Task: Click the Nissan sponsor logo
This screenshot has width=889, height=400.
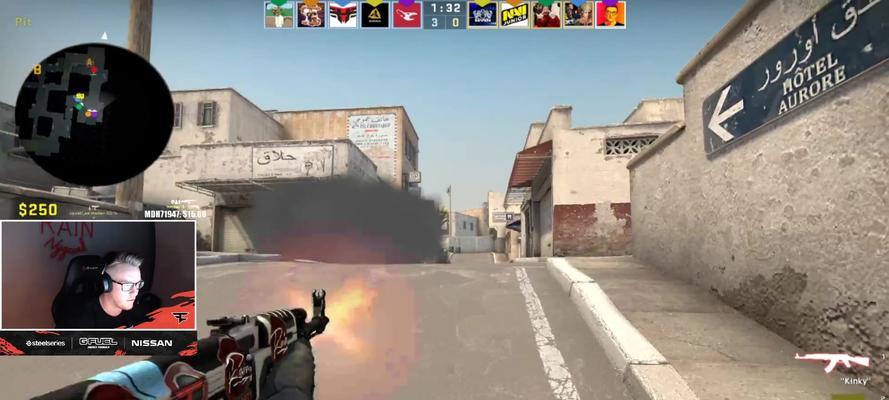Action: click(x=149, y=342)
